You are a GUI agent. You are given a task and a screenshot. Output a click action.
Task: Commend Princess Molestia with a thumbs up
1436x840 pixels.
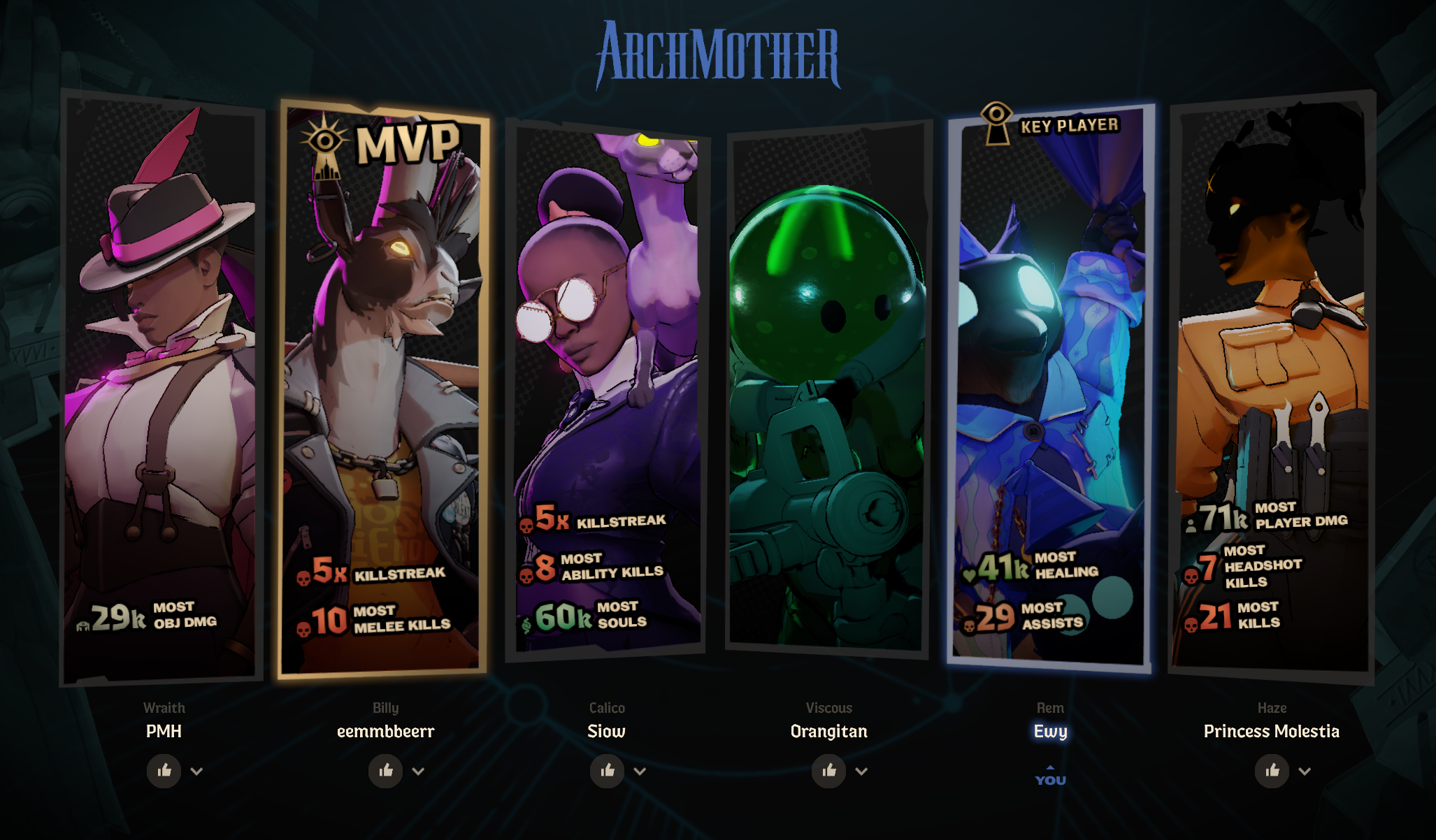(1272, 771)
